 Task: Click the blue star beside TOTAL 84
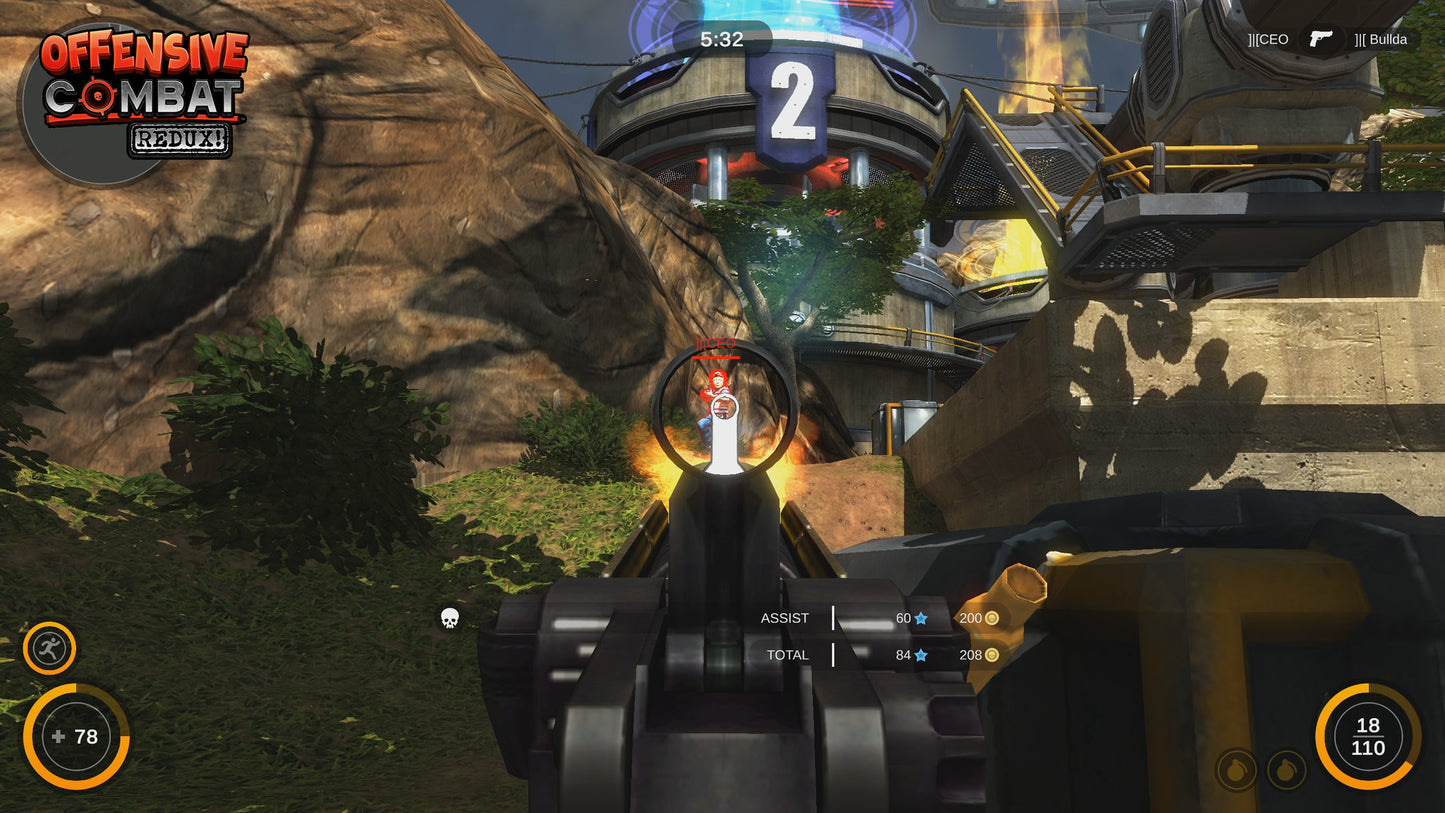click(919, 655)
